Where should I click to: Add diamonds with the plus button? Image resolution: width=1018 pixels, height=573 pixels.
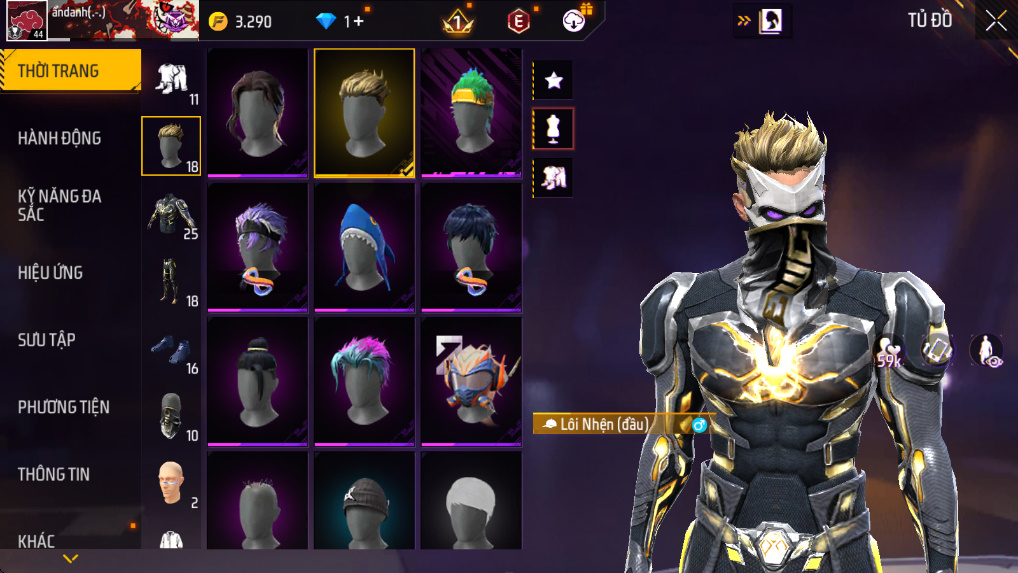pos(360,21)
